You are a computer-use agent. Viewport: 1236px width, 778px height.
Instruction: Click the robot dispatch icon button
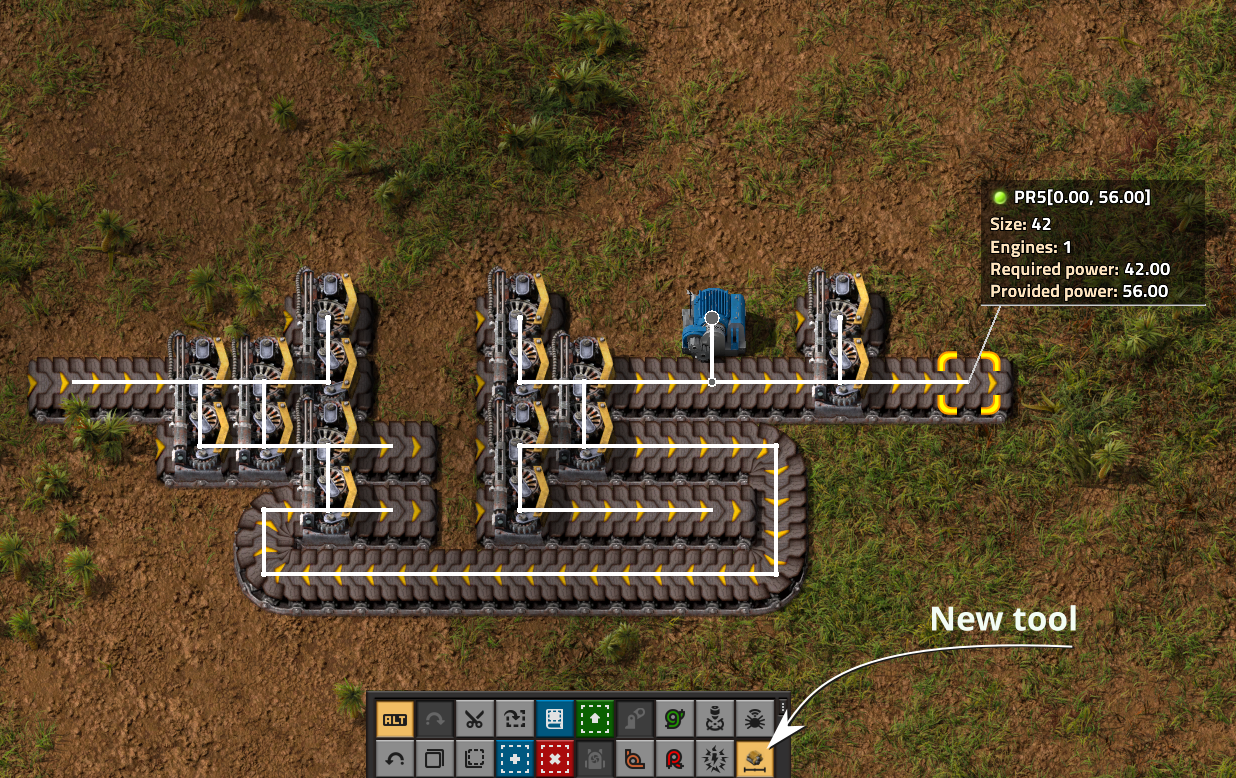tap(714, 719)
